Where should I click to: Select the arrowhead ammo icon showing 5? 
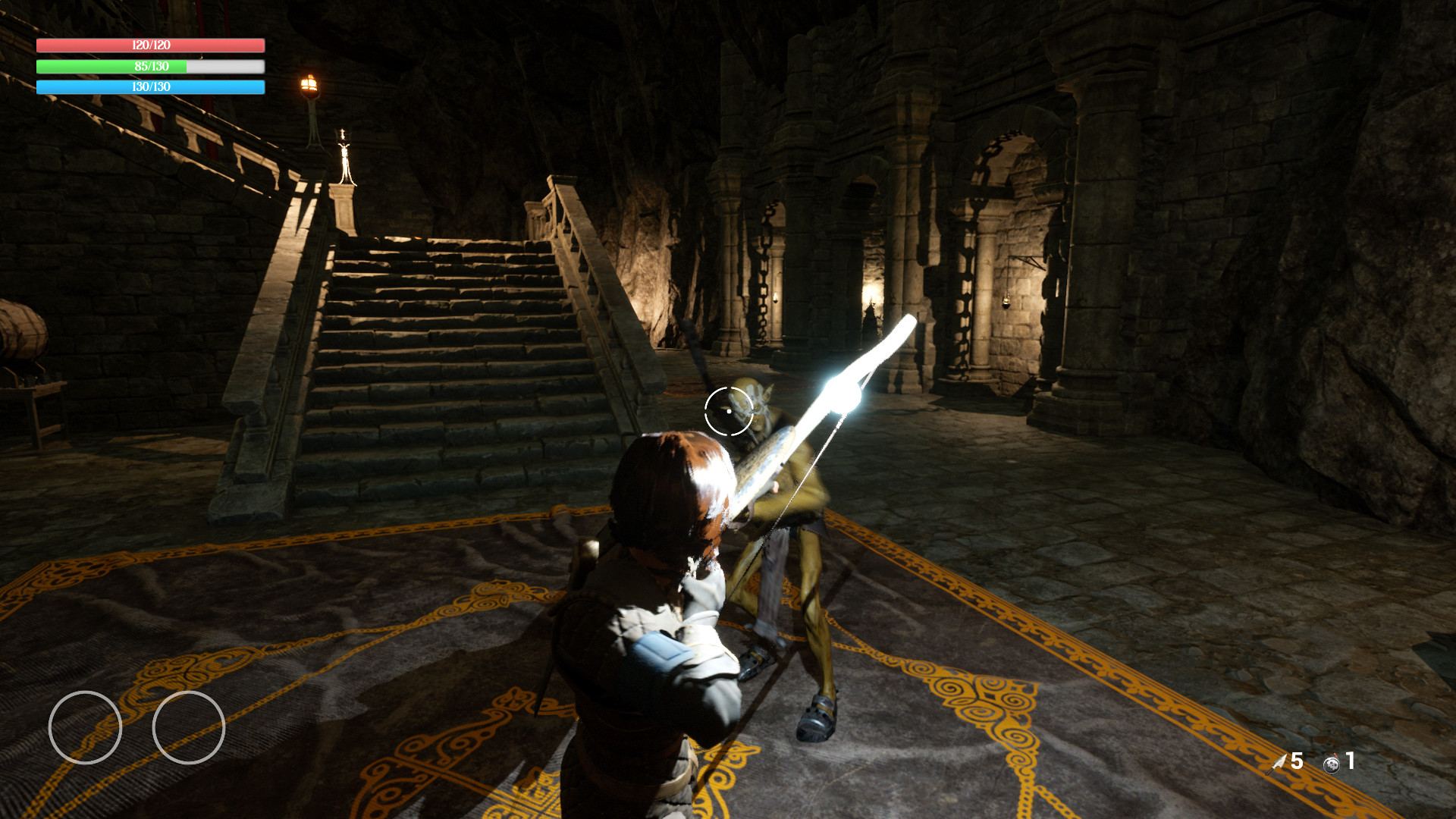tap(1276, 763)
